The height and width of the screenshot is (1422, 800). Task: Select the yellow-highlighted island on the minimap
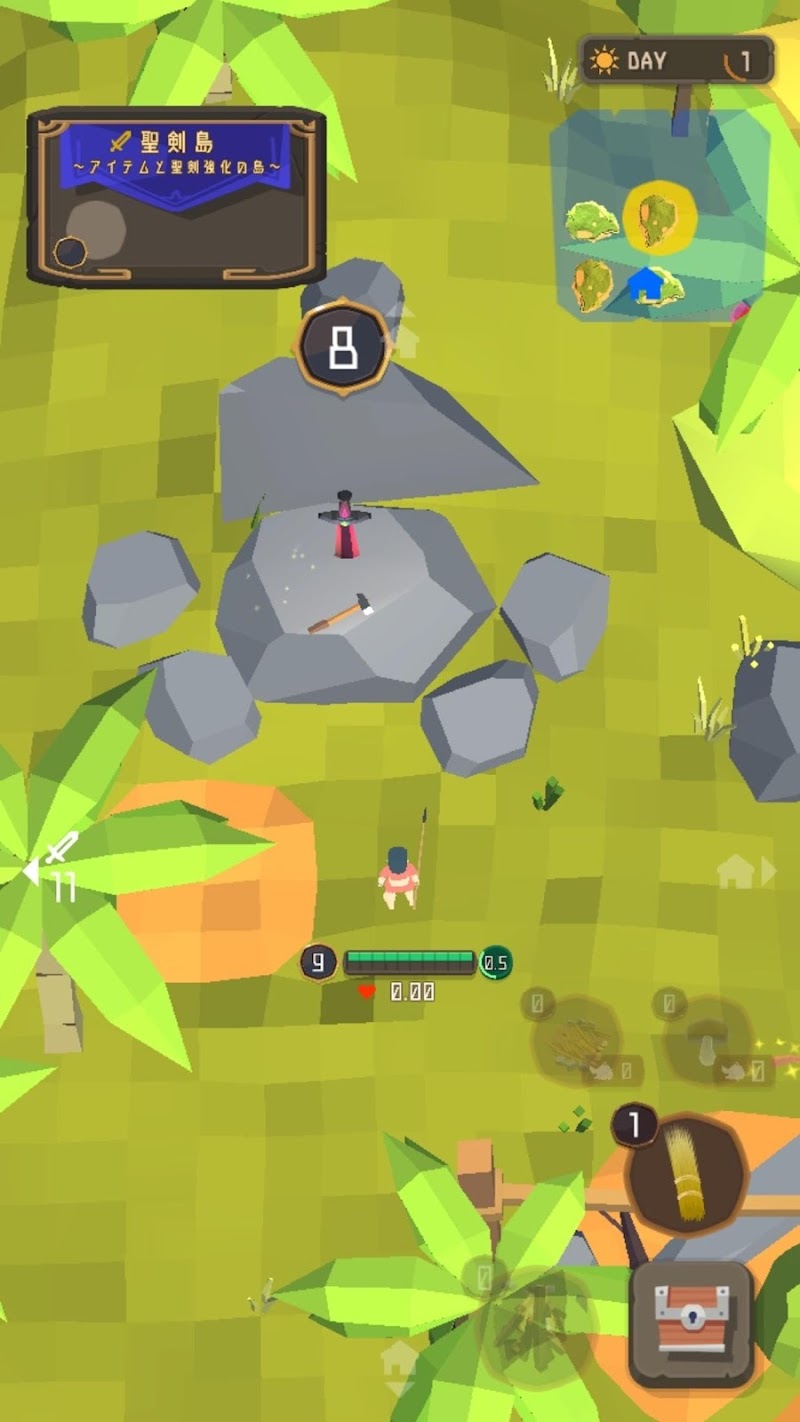coord(659,215)
